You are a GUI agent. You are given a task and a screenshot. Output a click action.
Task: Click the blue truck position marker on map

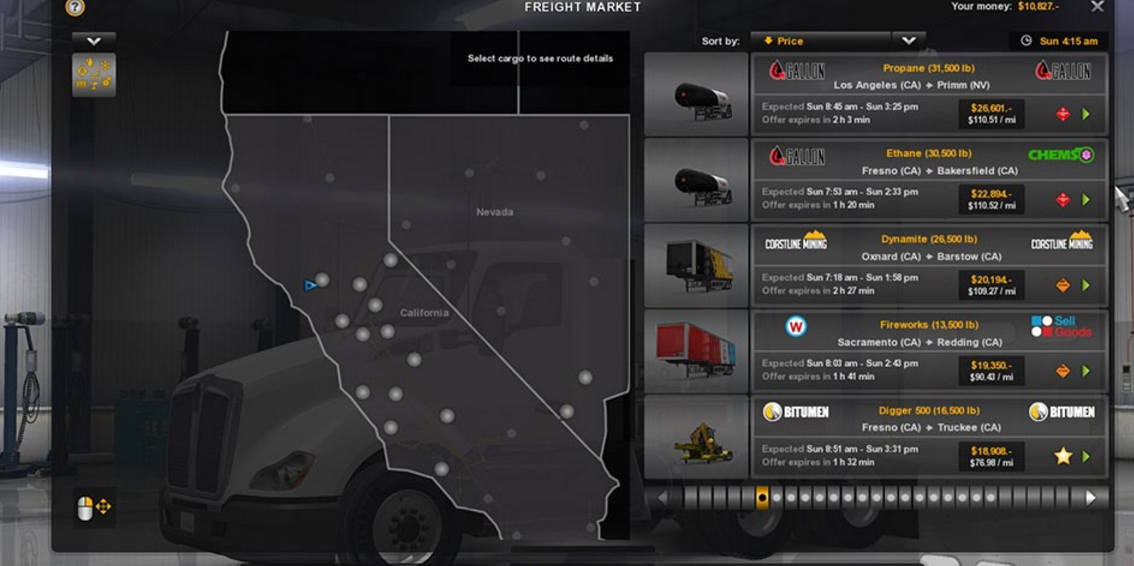tap(310, 285)
